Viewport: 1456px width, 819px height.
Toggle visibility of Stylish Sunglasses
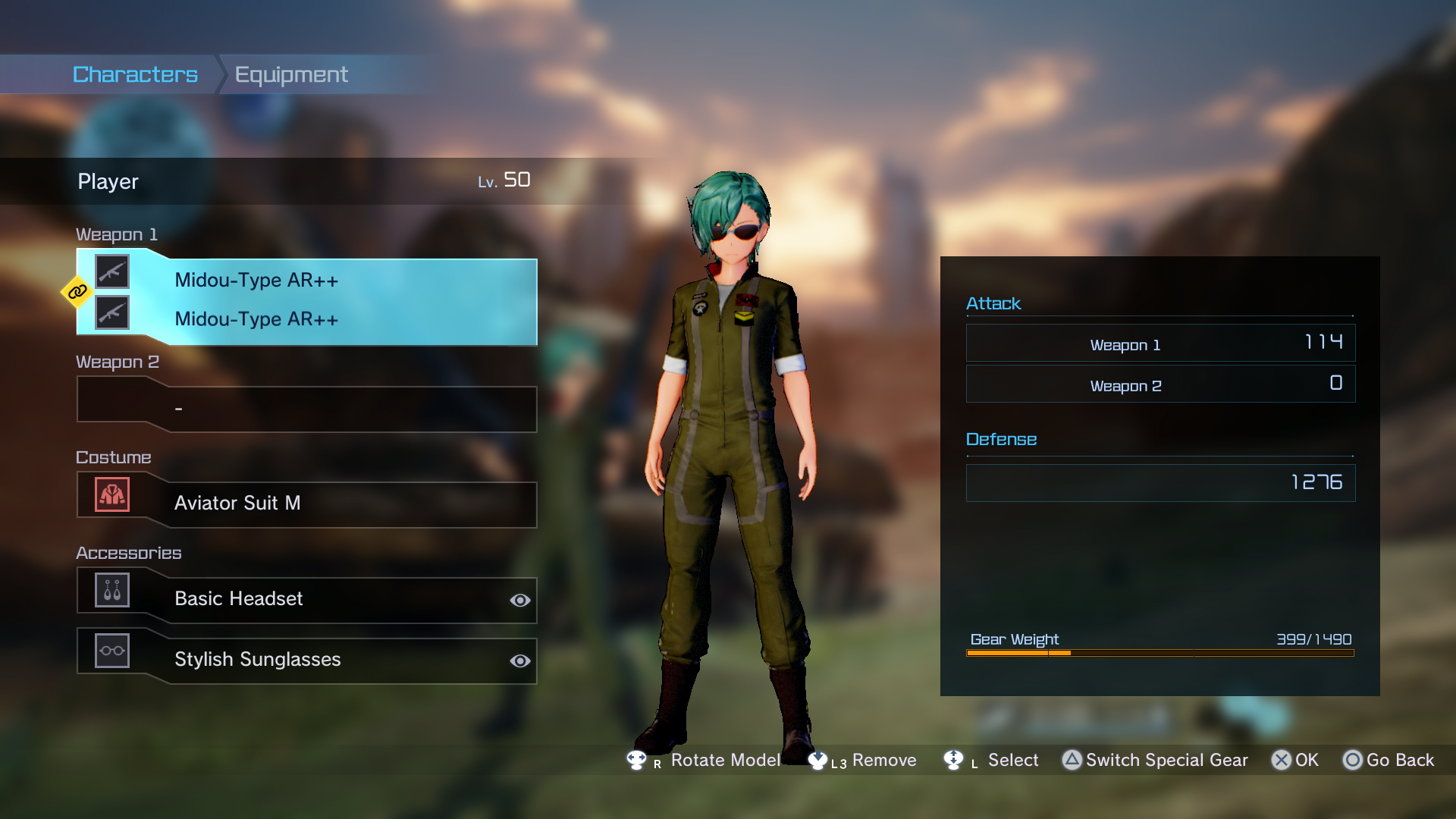coord(519,661)
